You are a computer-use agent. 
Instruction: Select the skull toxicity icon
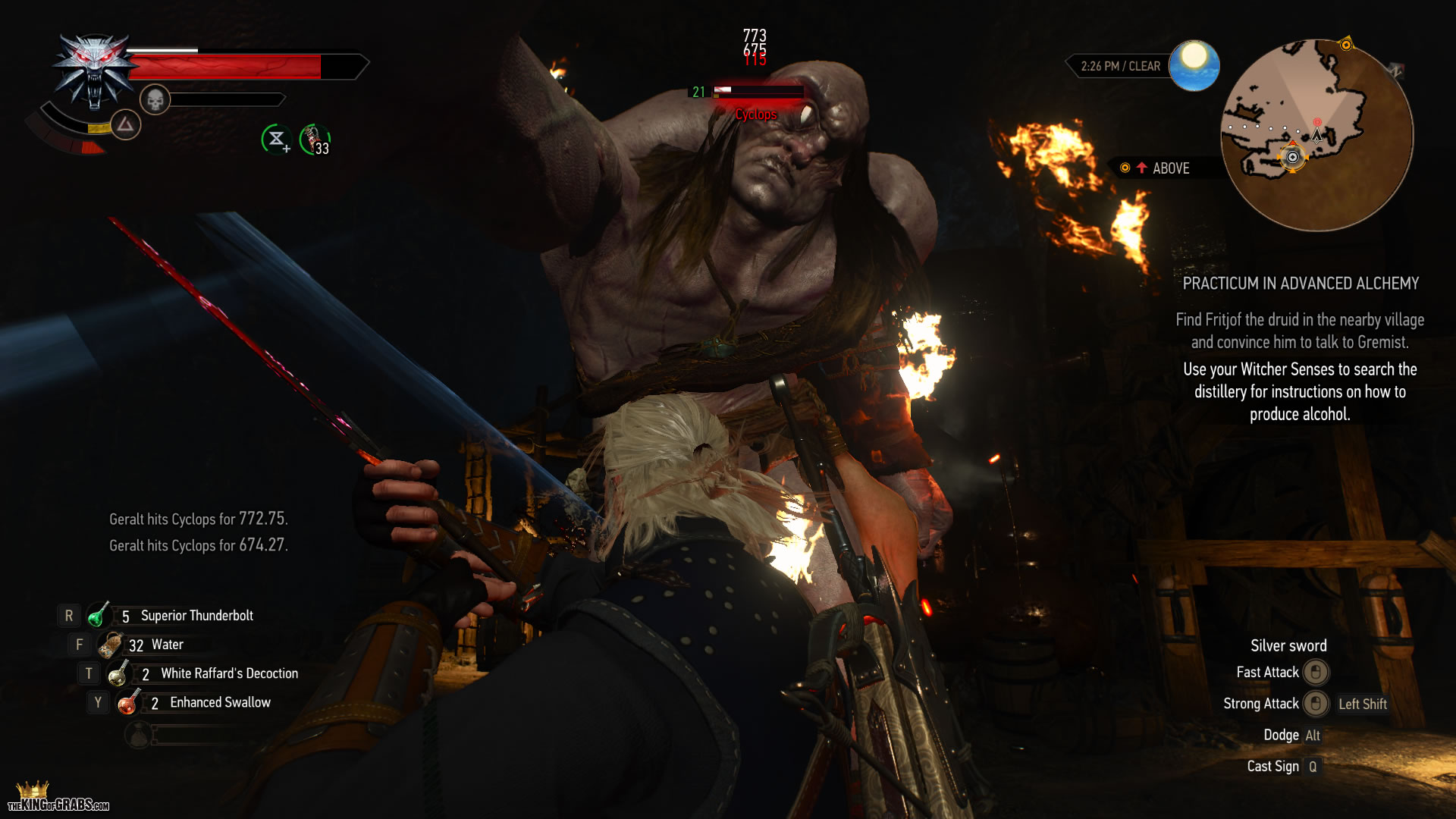tap(155, 99)
